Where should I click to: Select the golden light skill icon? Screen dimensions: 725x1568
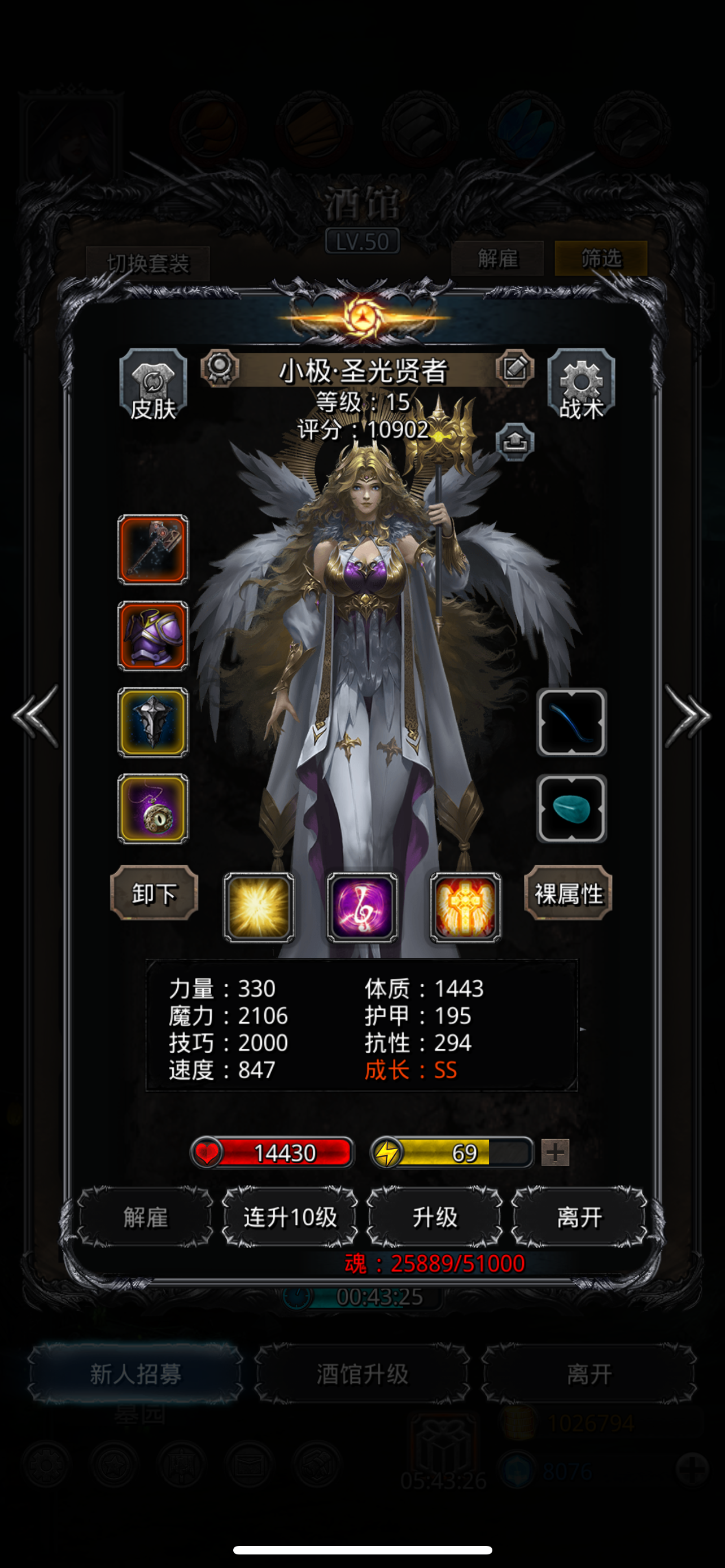point(259,905)
